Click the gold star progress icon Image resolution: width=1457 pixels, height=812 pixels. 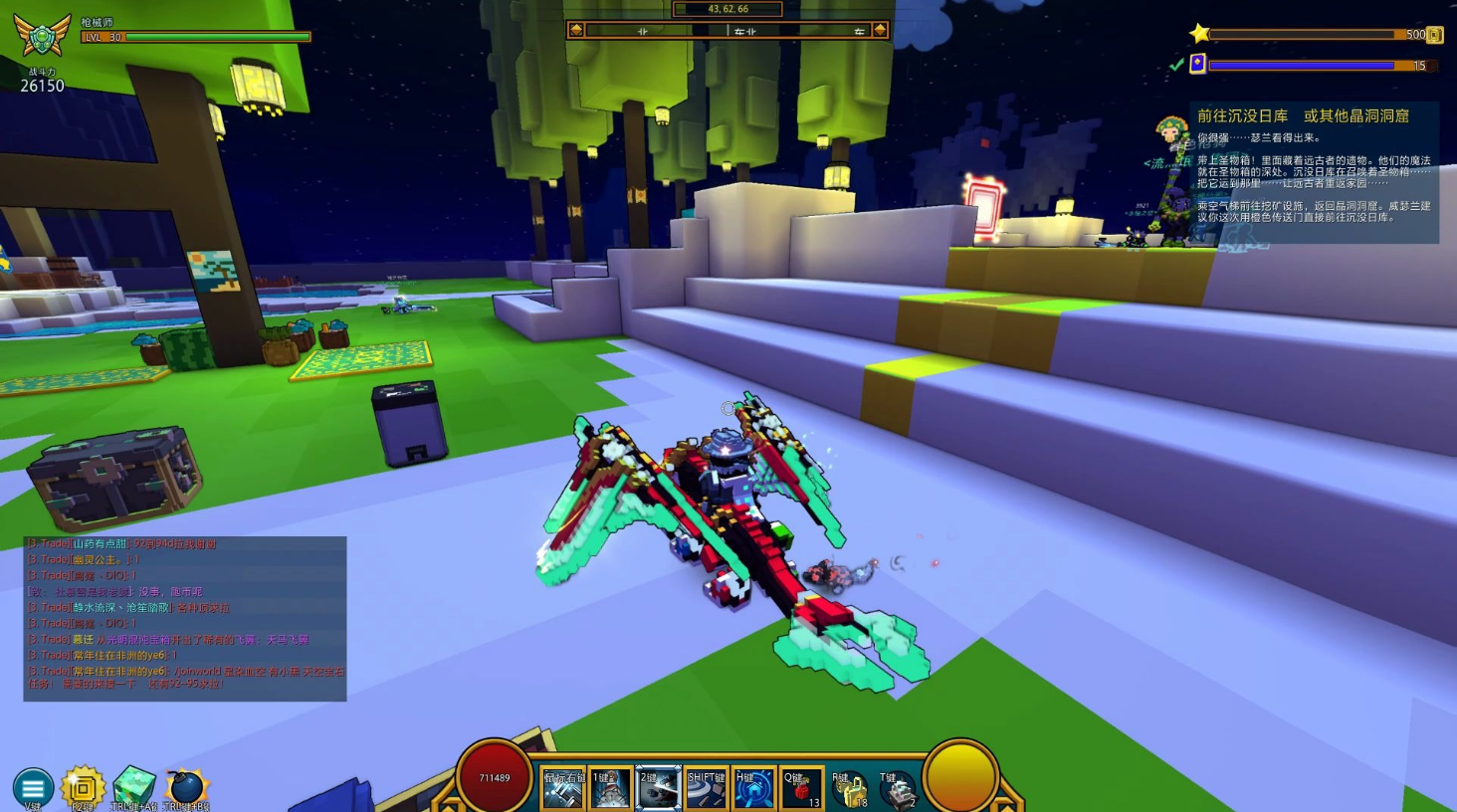1199,34
